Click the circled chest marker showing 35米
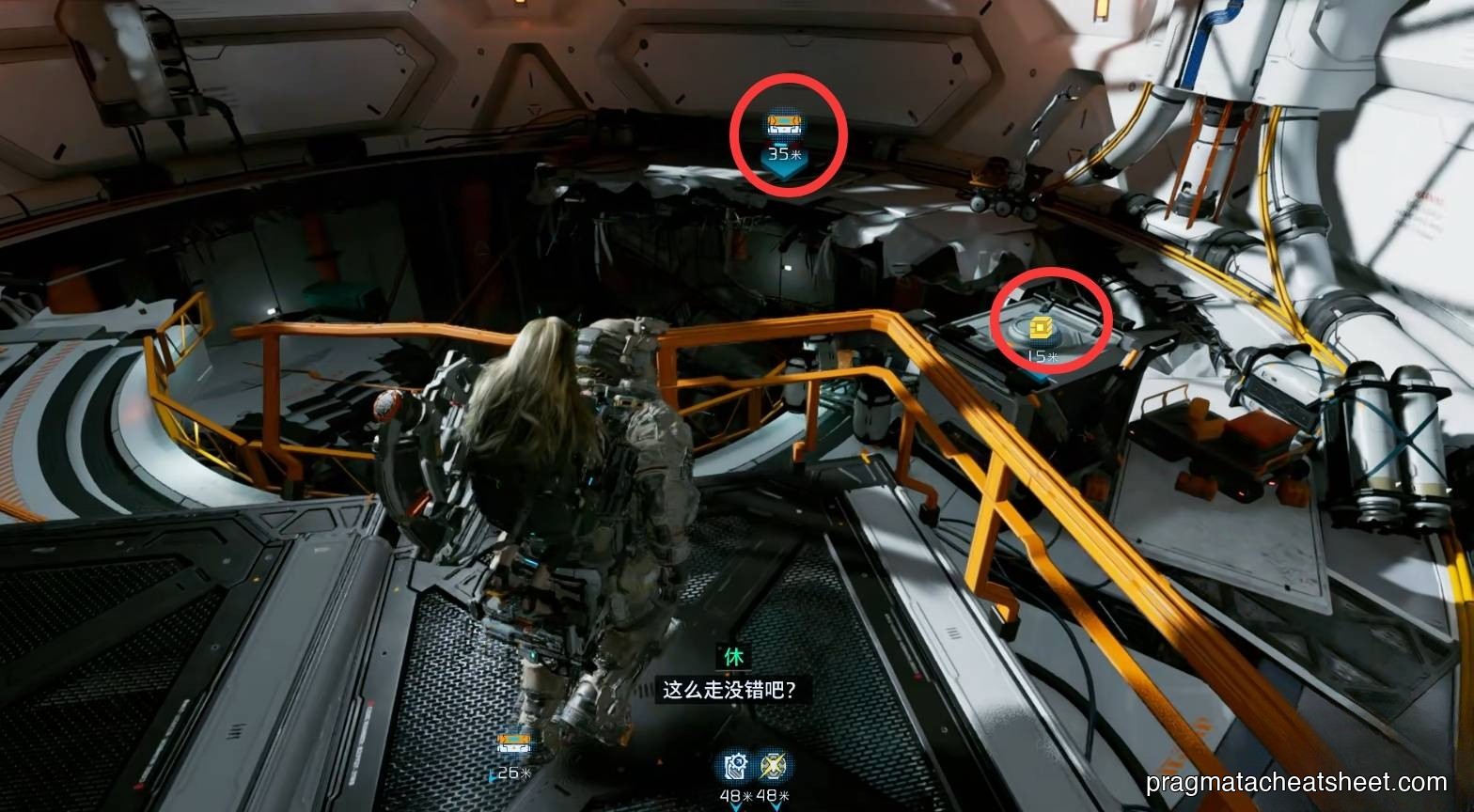This screenshot has width=1474, height=812. point(788,124)
